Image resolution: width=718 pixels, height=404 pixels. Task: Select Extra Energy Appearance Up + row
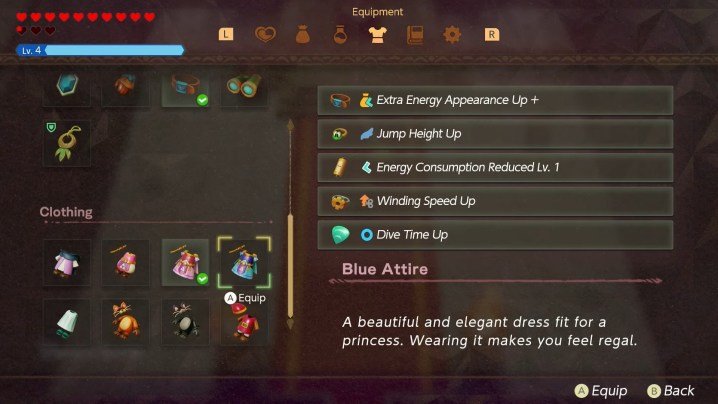tap(495, 100)
